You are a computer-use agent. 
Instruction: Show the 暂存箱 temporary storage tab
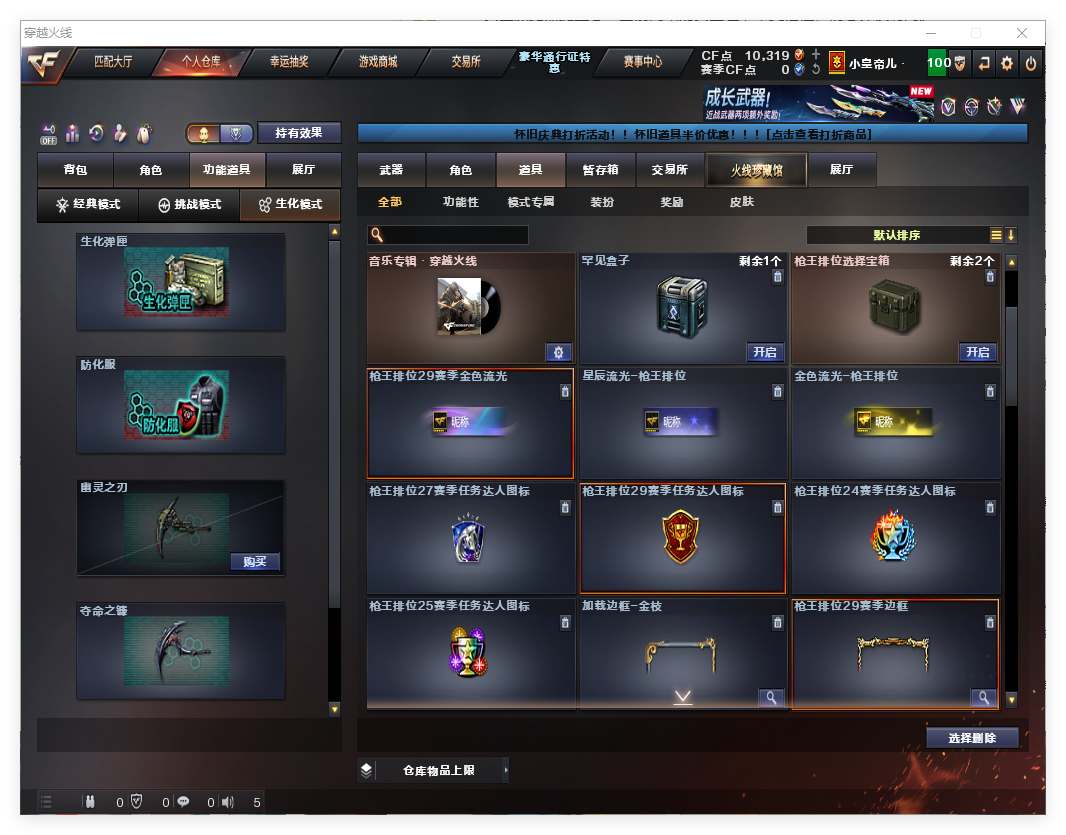pyautogui.click(x=600, y=171)
